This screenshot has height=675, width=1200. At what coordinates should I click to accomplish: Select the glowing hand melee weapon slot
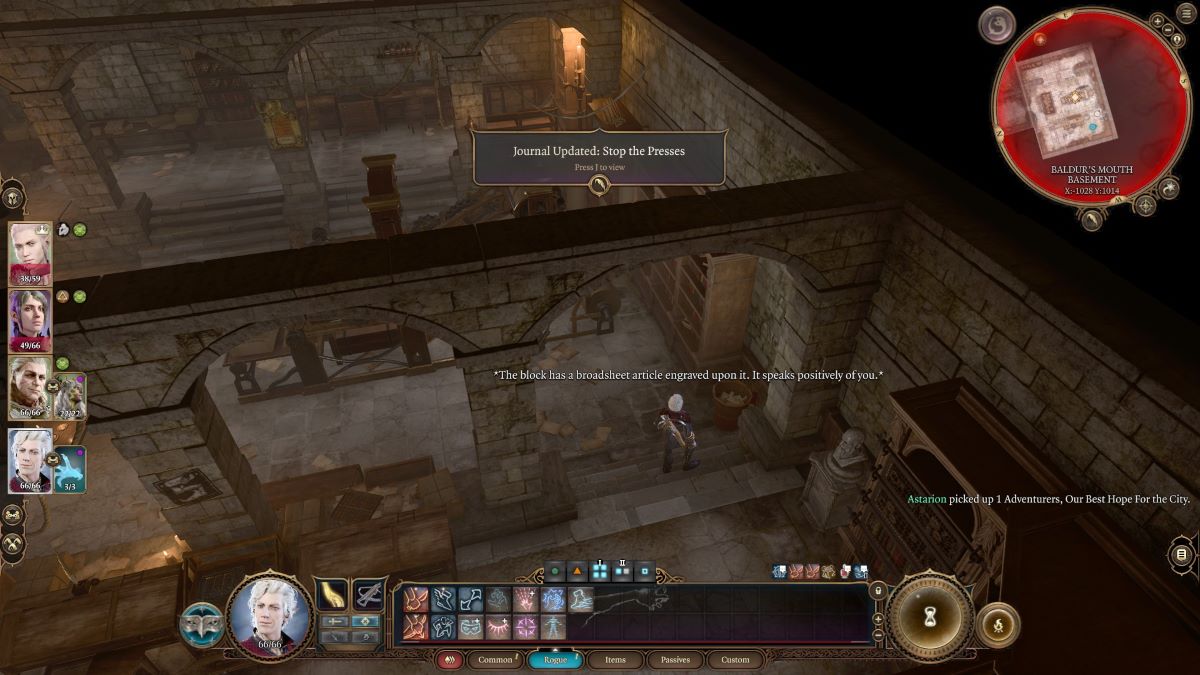click(332, 595)
